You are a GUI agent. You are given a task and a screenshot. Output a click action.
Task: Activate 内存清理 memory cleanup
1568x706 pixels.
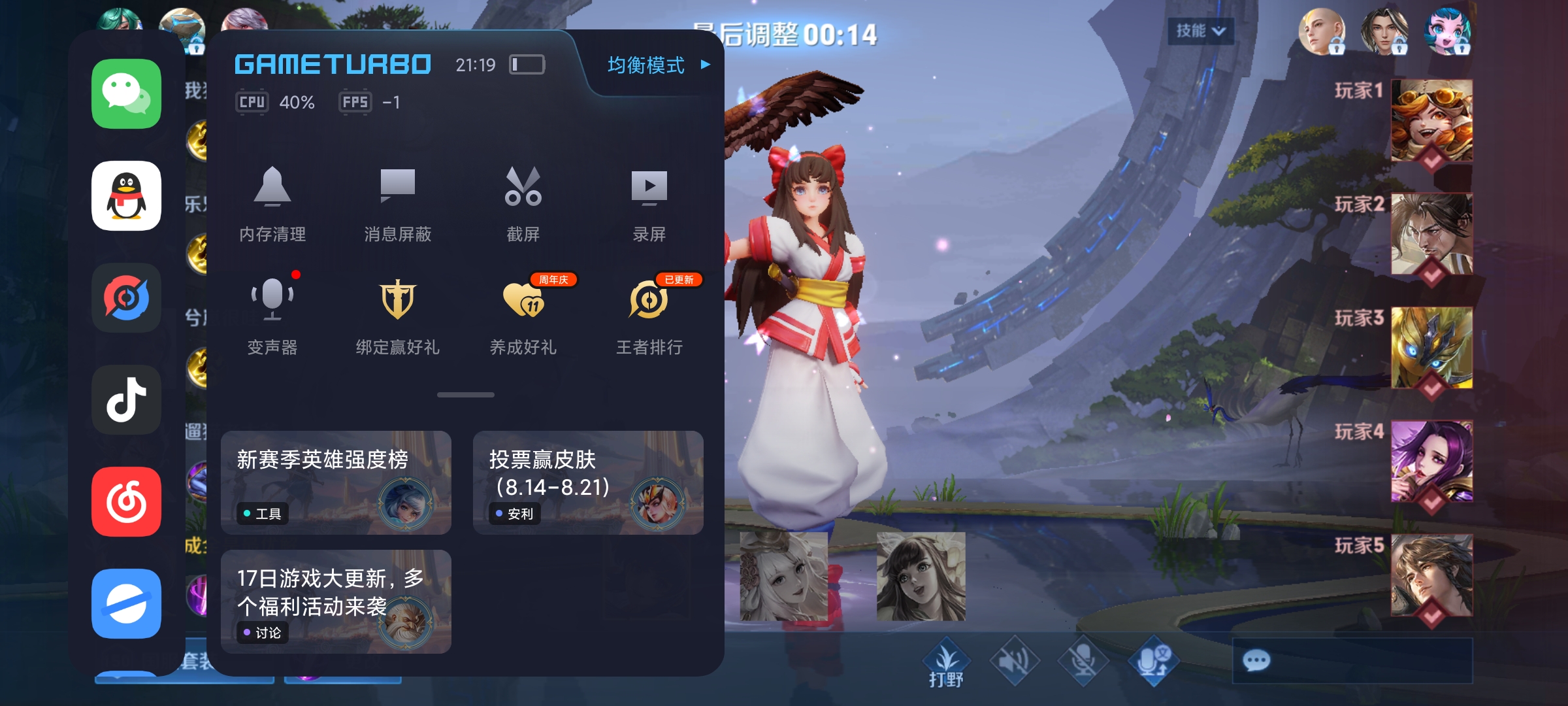tap(272, 203)
